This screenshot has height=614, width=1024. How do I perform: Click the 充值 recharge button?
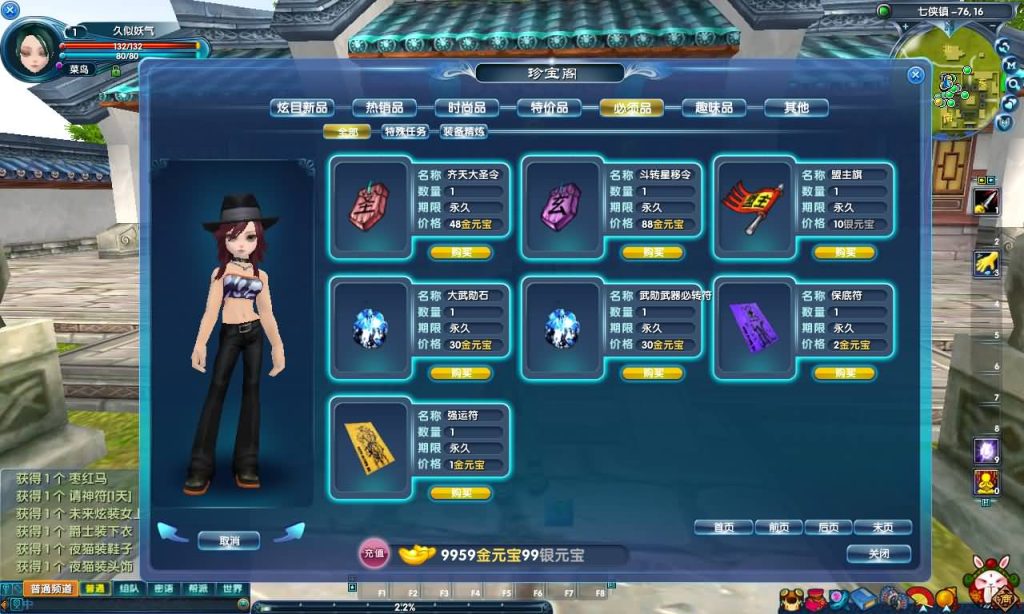[x=374, y=552]
